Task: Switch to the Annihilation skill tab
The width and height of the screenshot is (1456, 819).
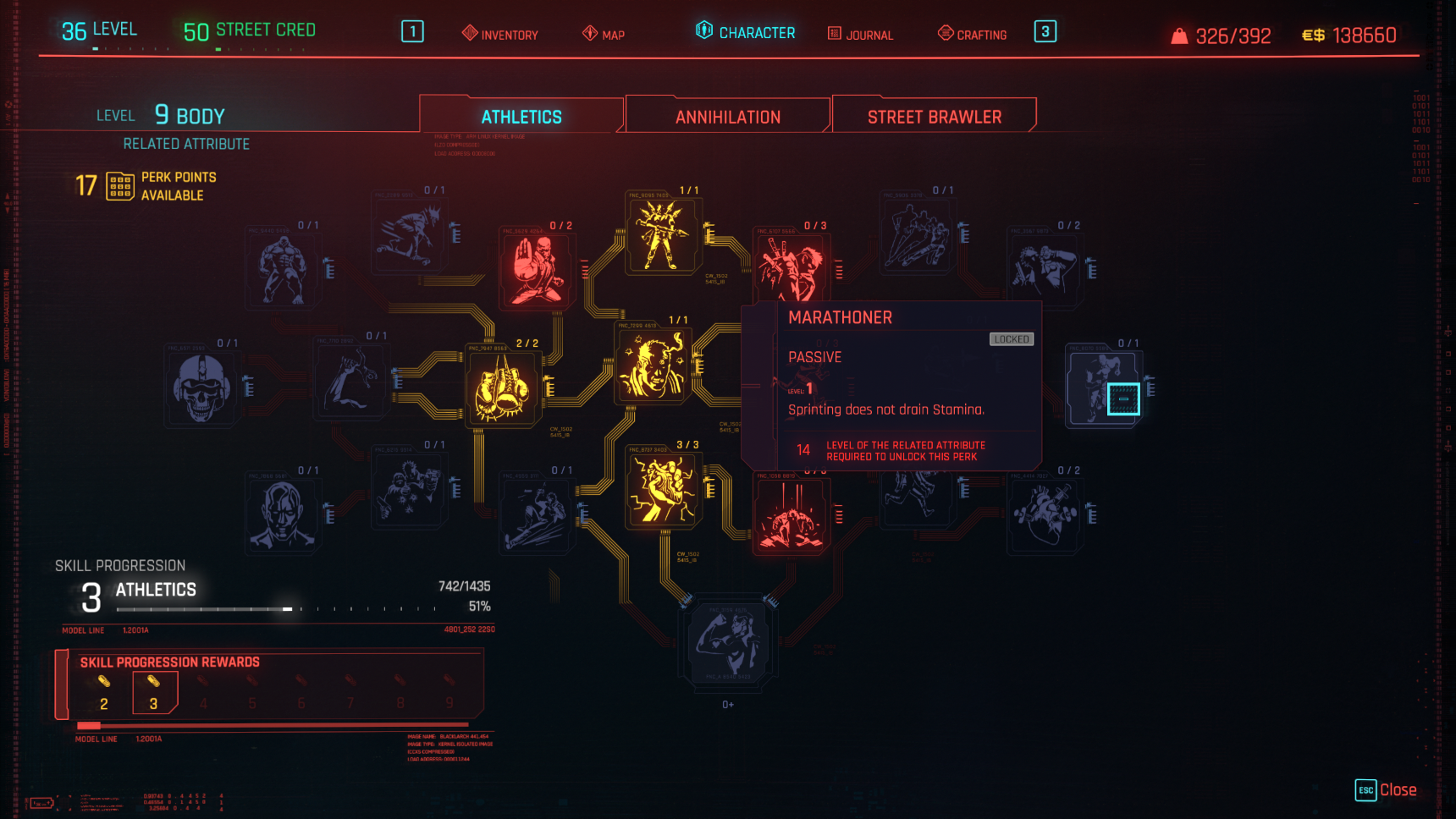Action: (x=728, y=117)
